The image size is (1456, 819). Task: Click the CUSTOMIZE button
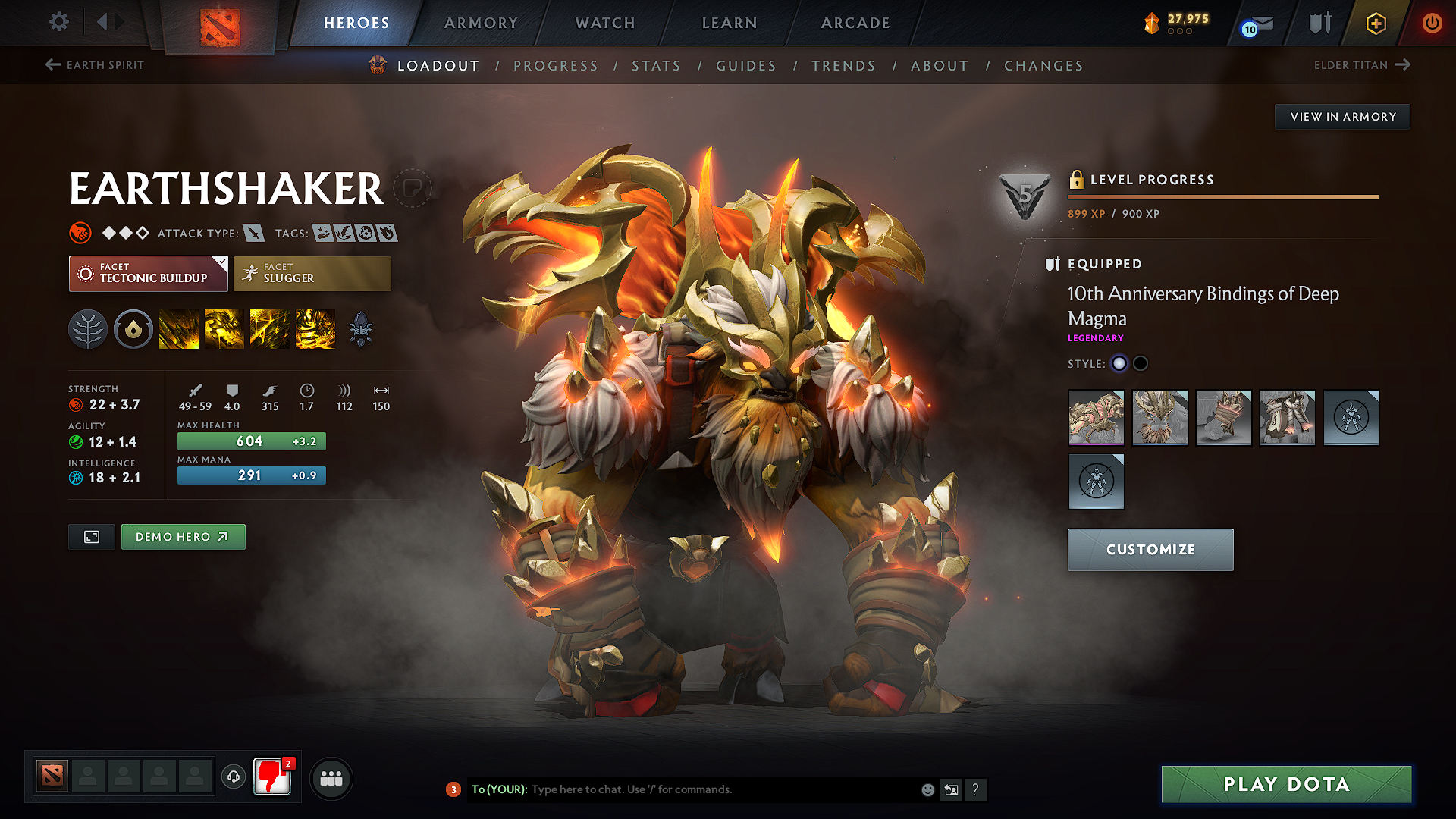1150,549
